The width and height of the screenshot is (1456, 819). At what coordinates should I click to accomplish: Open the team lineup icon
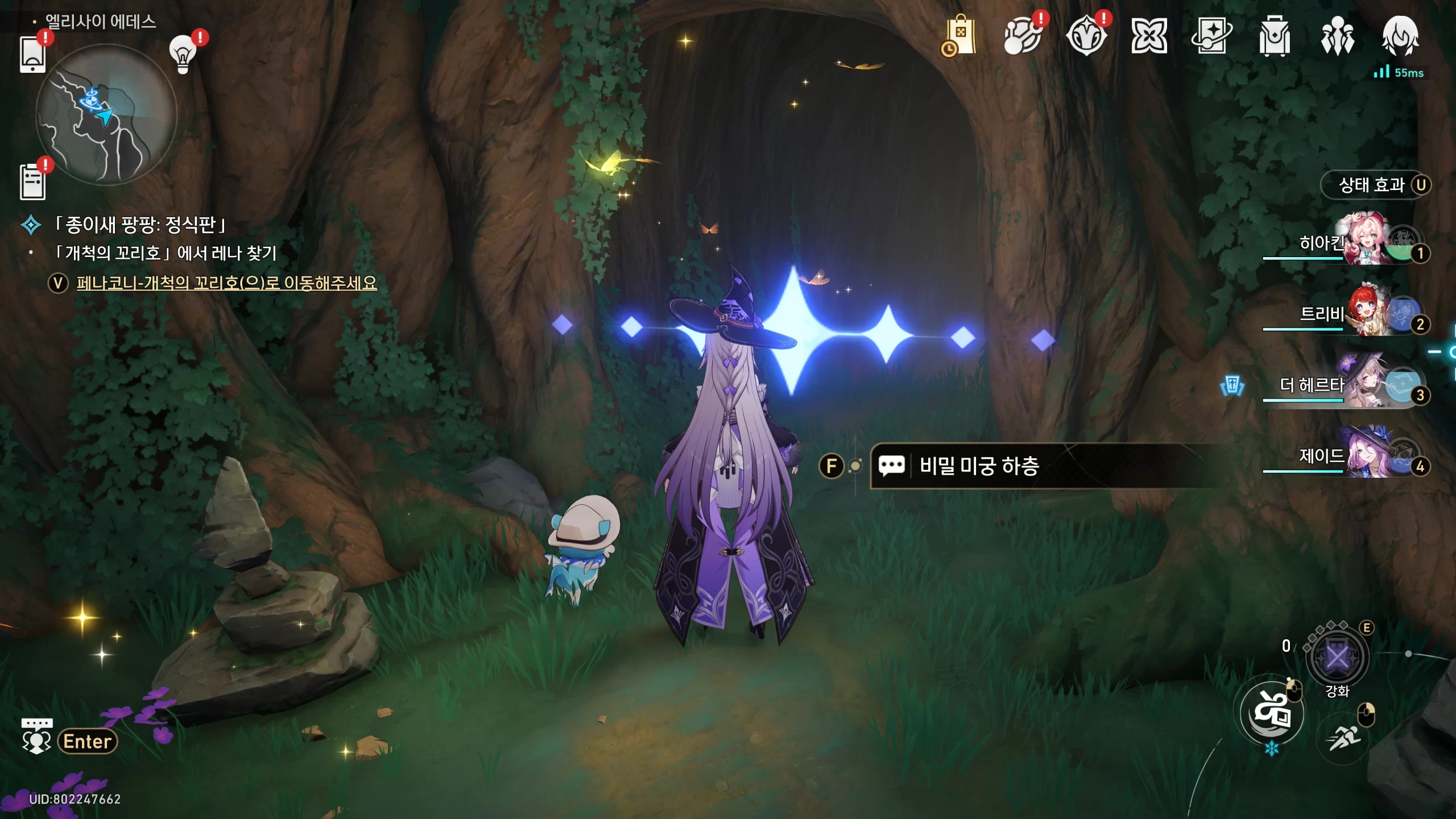point(1338,36)
